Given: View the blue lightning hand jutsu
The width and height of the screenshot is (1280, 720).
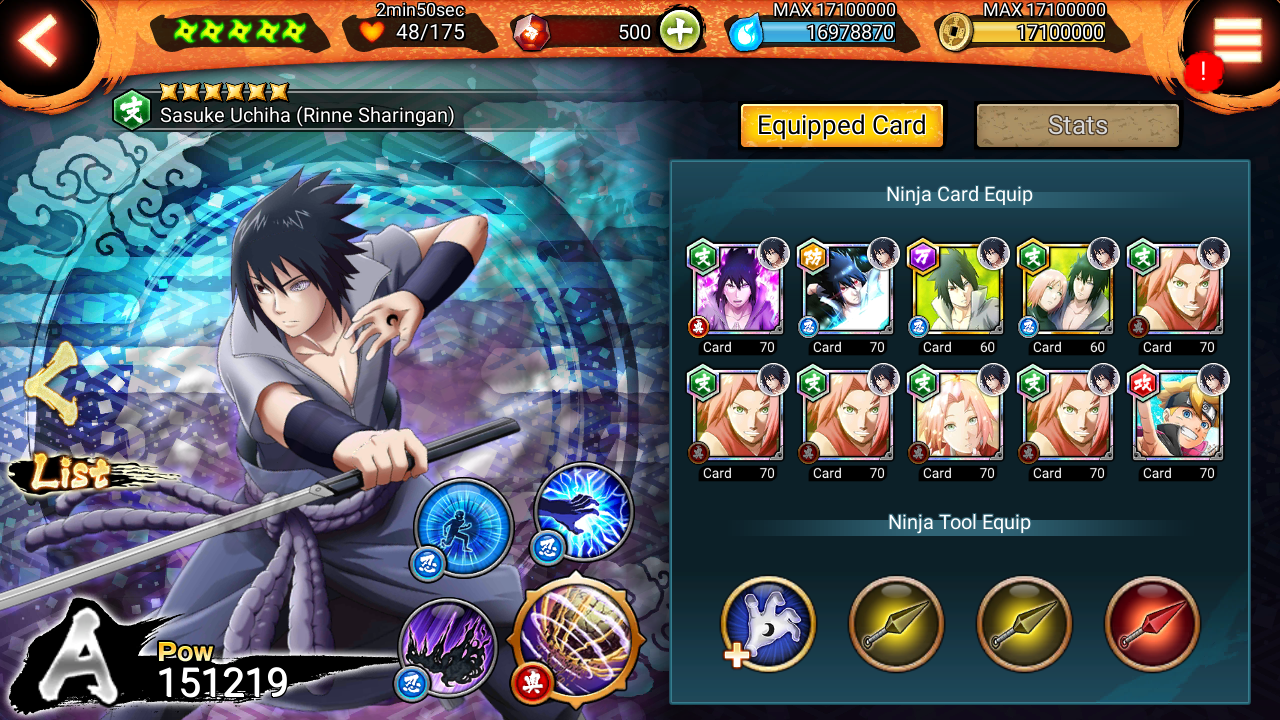Looking at the screenshot, I should point(584,512).
